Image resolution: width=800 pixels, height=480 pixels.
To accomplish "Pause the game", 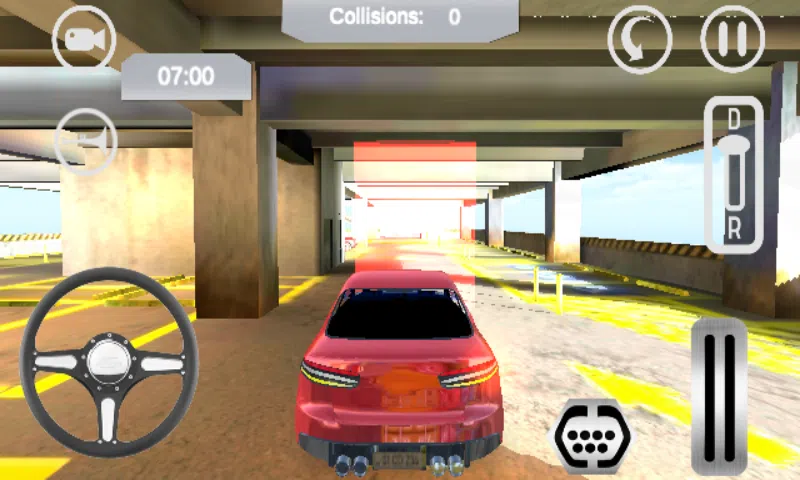I will click(x=733, y=39).
